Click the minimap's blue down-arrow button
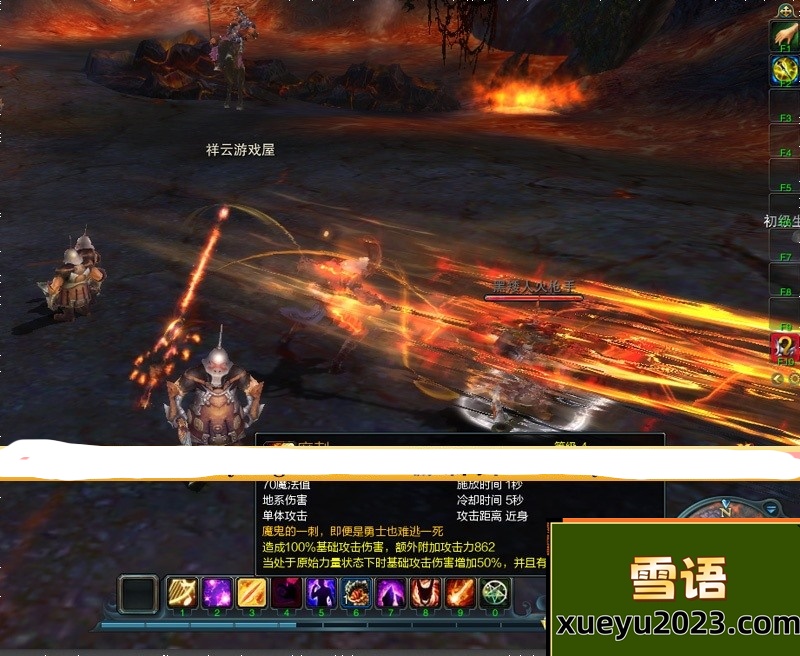Image resolution: width=800 pixels, height=656 pixels. (772, 508)
